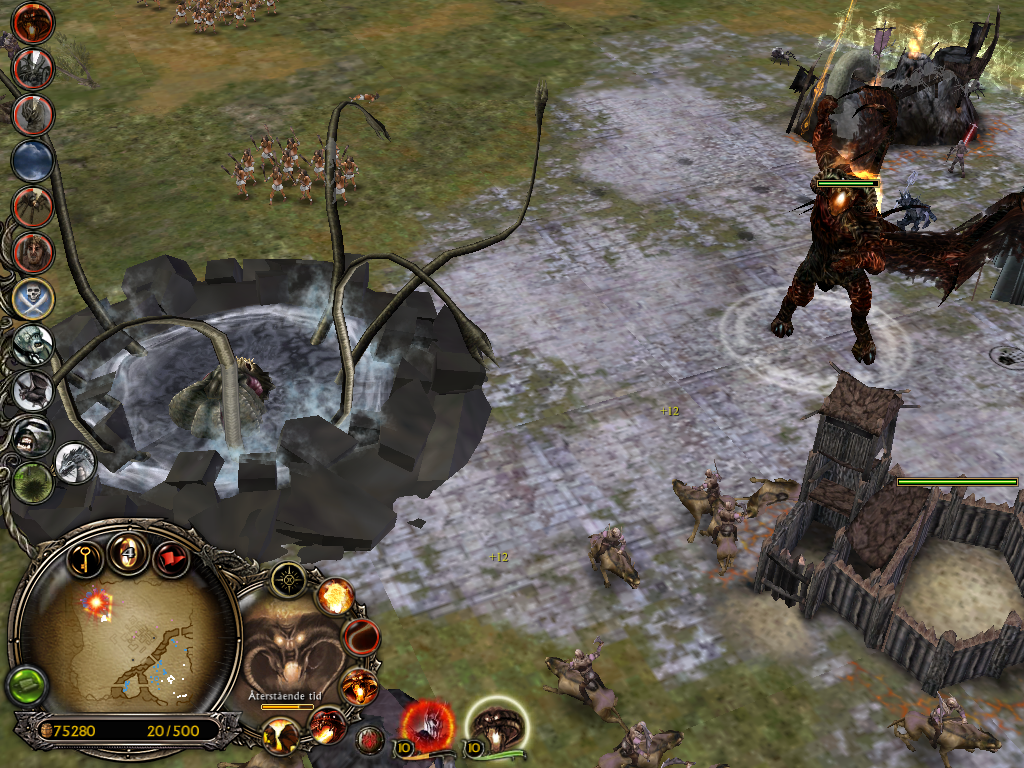
Task: Toggle the compass star stance button
Action: coord(290,579)
